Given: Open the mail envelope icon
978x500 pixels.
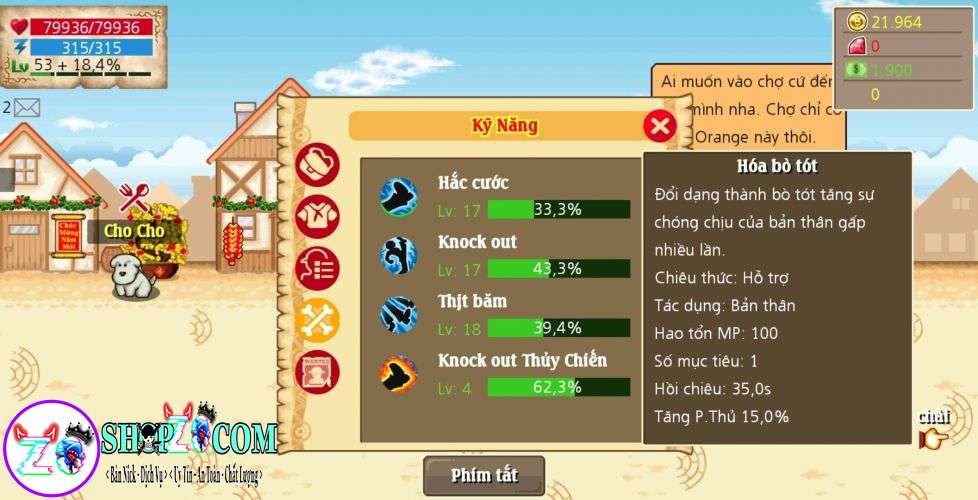Looking at the screenshot, I should (27, 108).
